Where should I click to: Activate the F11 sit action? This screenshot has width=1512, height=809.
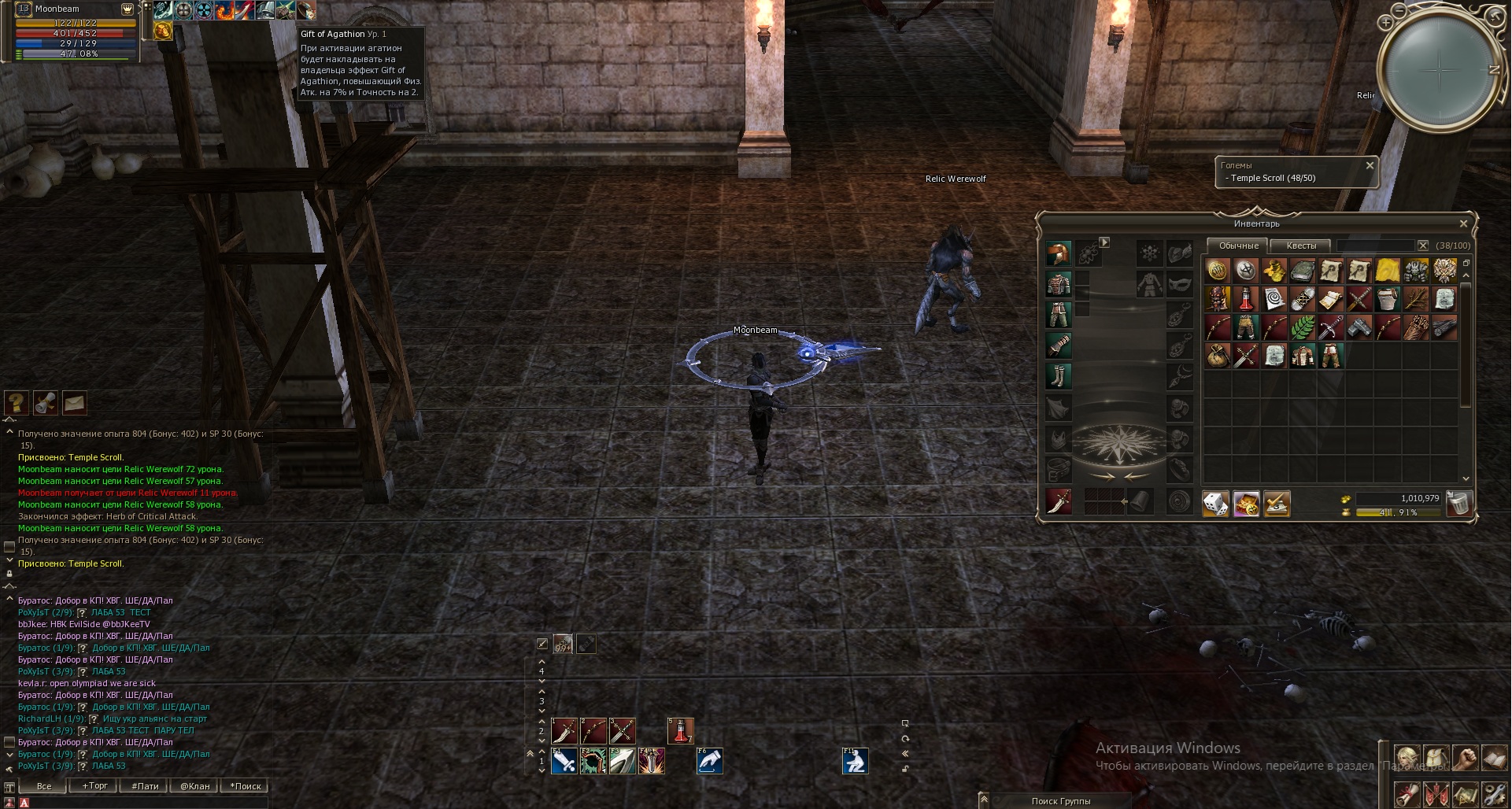(855, 761)
